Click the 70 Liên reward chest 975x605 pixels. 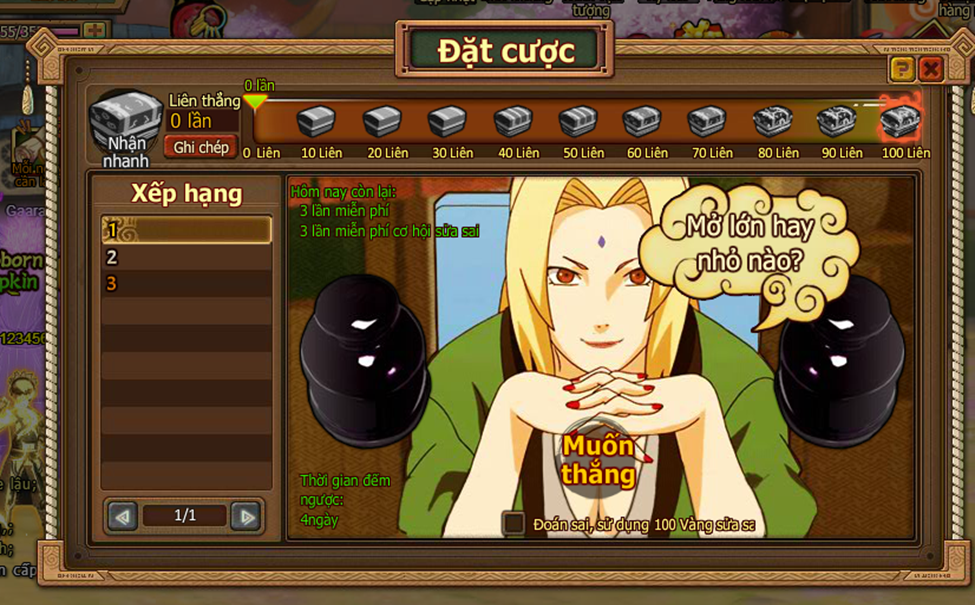point(708,122)
